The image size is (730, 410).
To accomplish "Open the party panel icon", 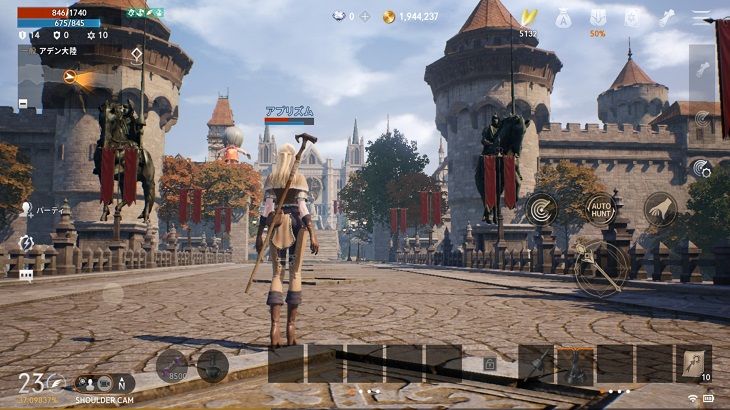I will pyautogui.click(x=27, y=210).
